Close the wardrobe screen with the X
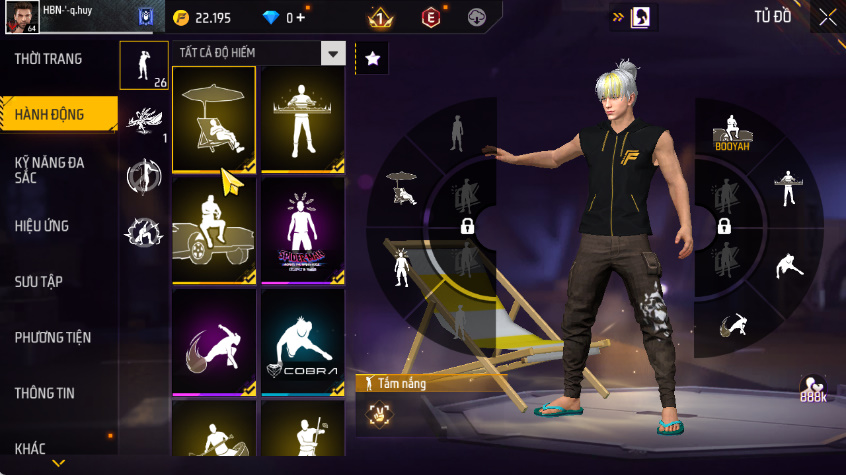 pyautogui.click(x=827, y=17)
